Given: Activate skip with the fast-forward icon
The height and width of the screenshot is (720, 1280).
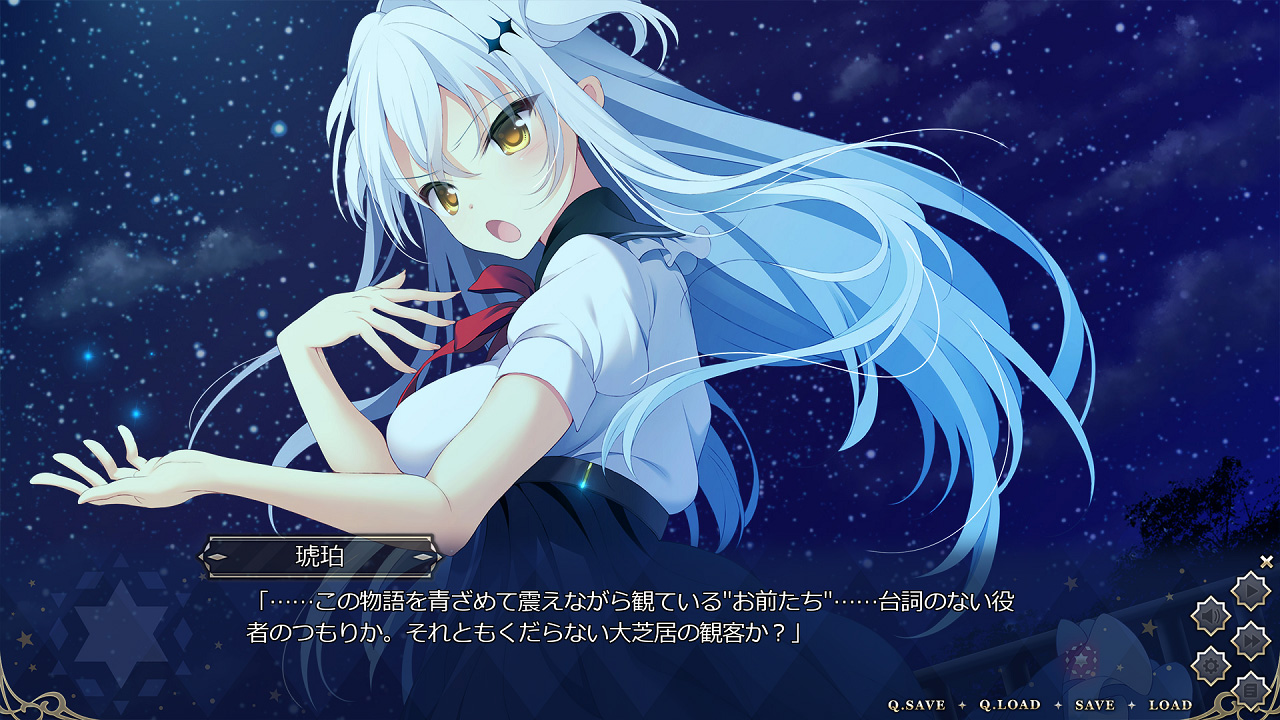Looking at the screenshot, I should click(x=1250, y=640).
